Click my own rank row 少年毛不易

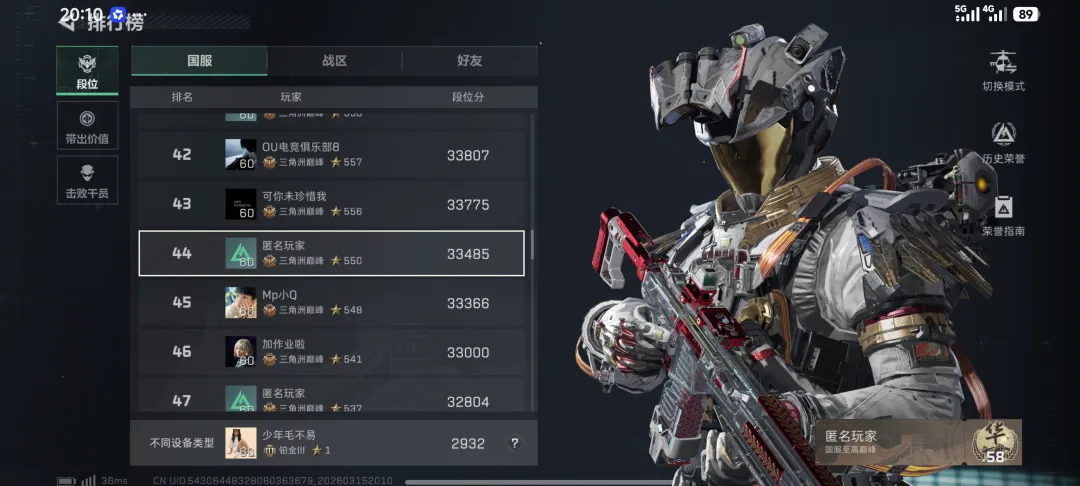(331, 443)
